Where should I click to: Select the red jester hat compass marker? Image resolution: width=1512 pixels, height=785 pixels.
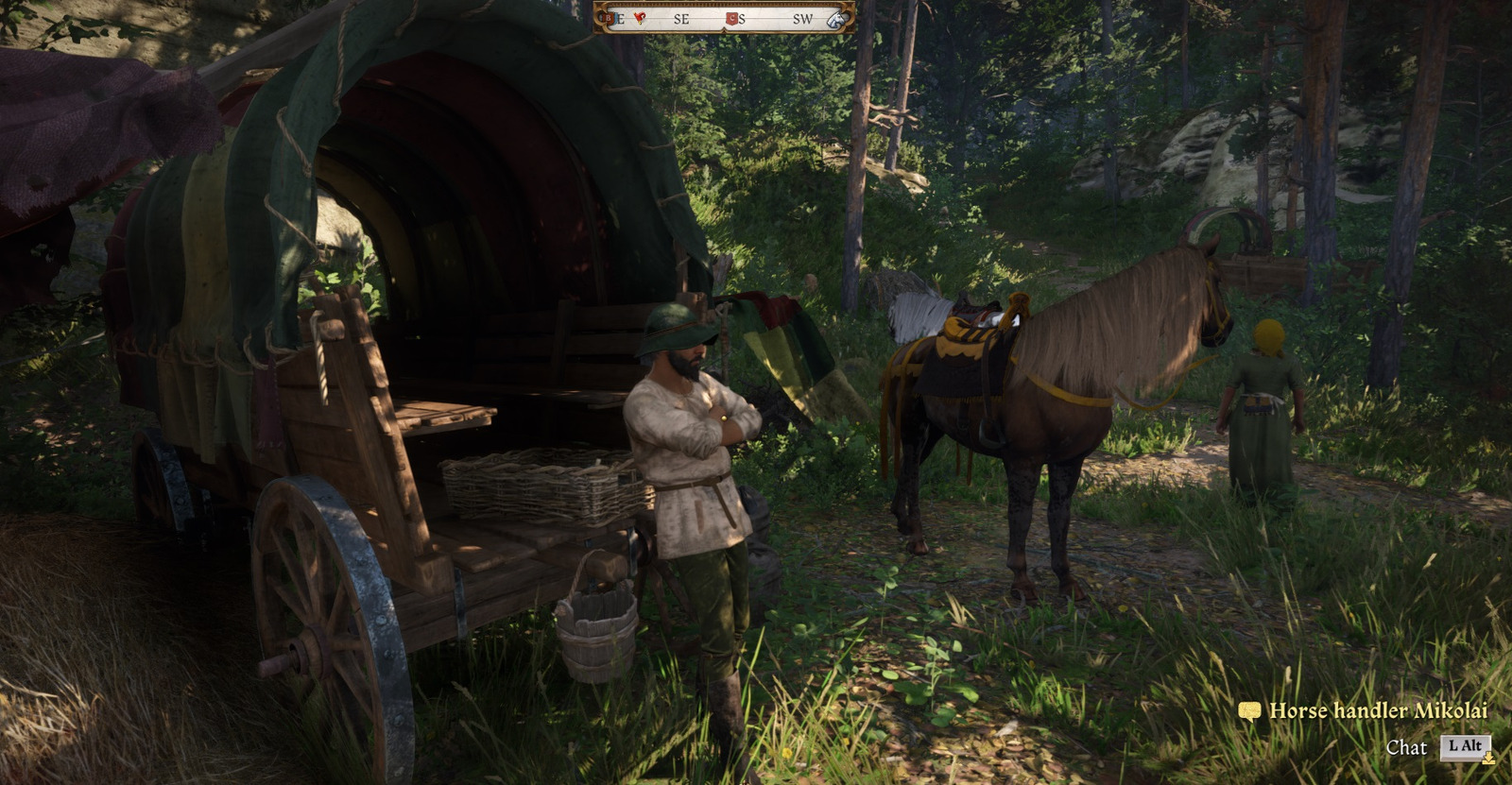pyautogui.click(x=640, y=18)
